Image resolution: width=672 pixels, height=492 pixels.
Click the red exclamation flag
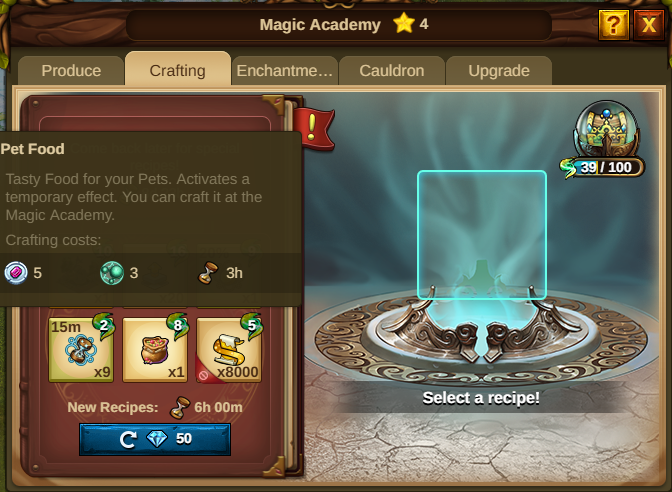pos(314,129)
